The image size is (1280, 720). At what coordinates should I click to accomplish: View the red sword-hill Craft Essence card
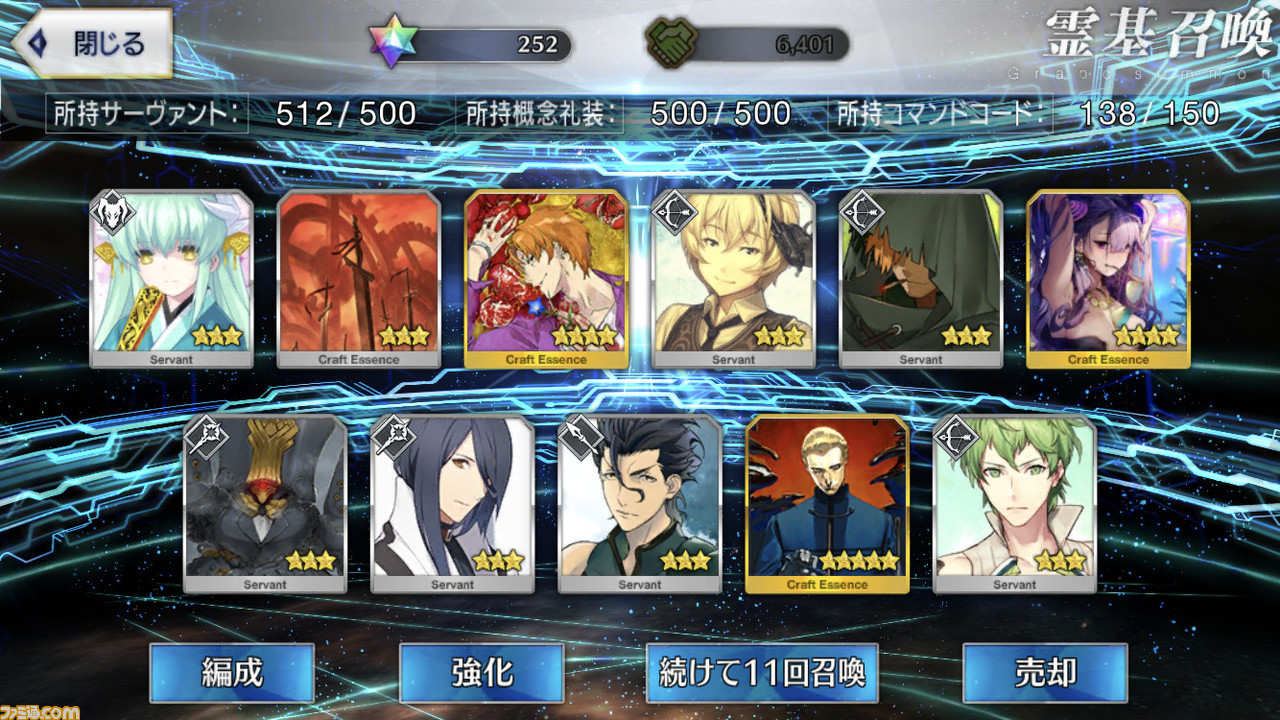[359, 278]
